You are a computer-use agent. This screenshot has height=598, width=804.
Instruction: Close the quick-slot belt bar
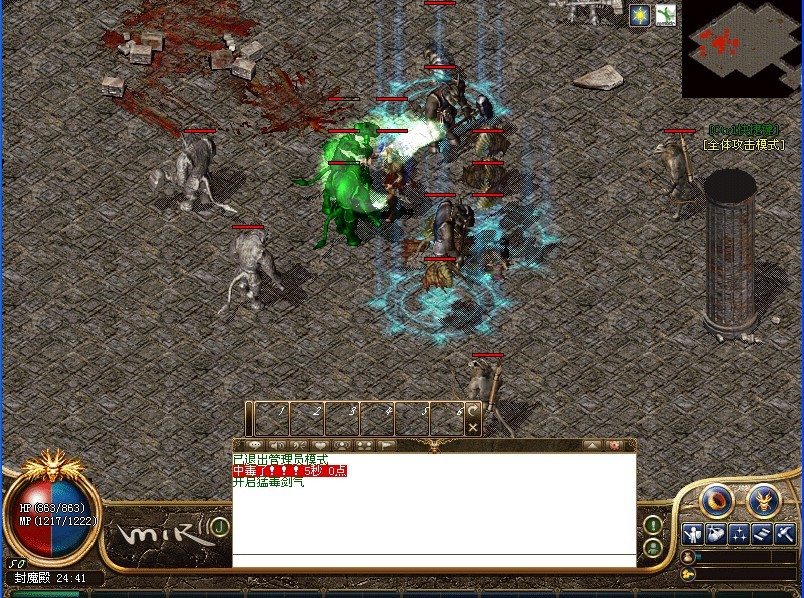point(473,427)
